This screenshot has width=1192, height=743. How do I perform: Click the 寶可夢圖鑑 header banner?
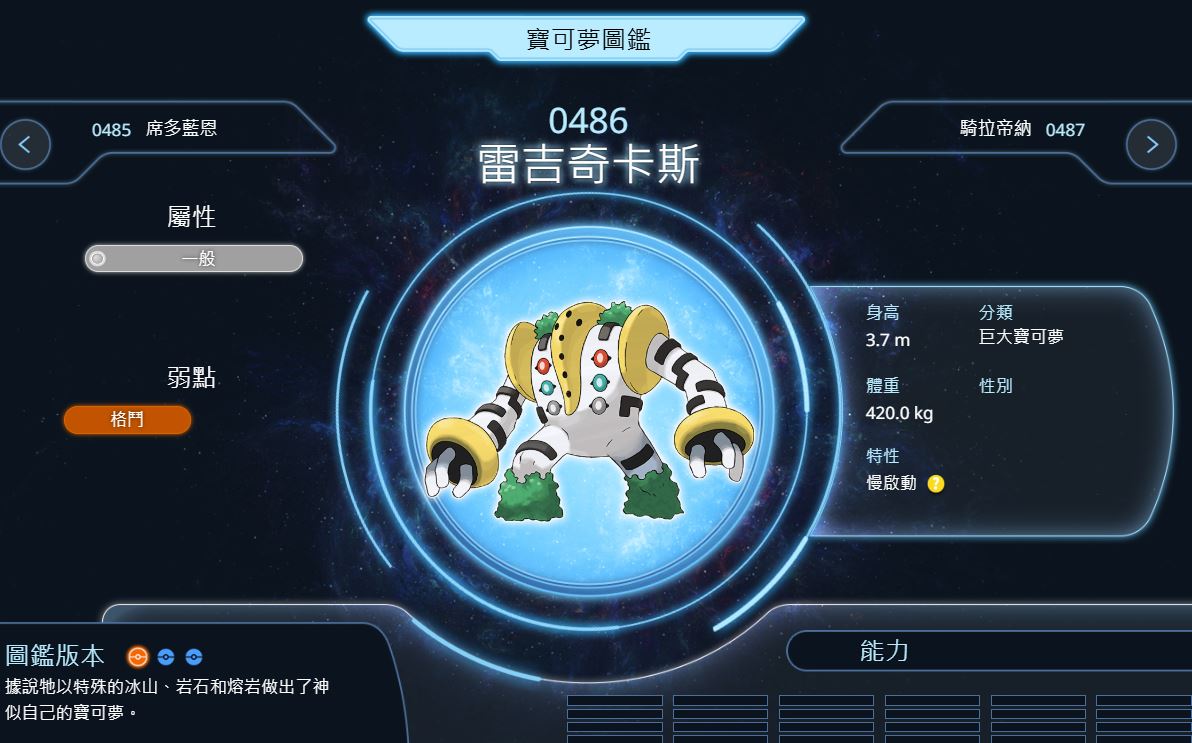click(588, 40)
